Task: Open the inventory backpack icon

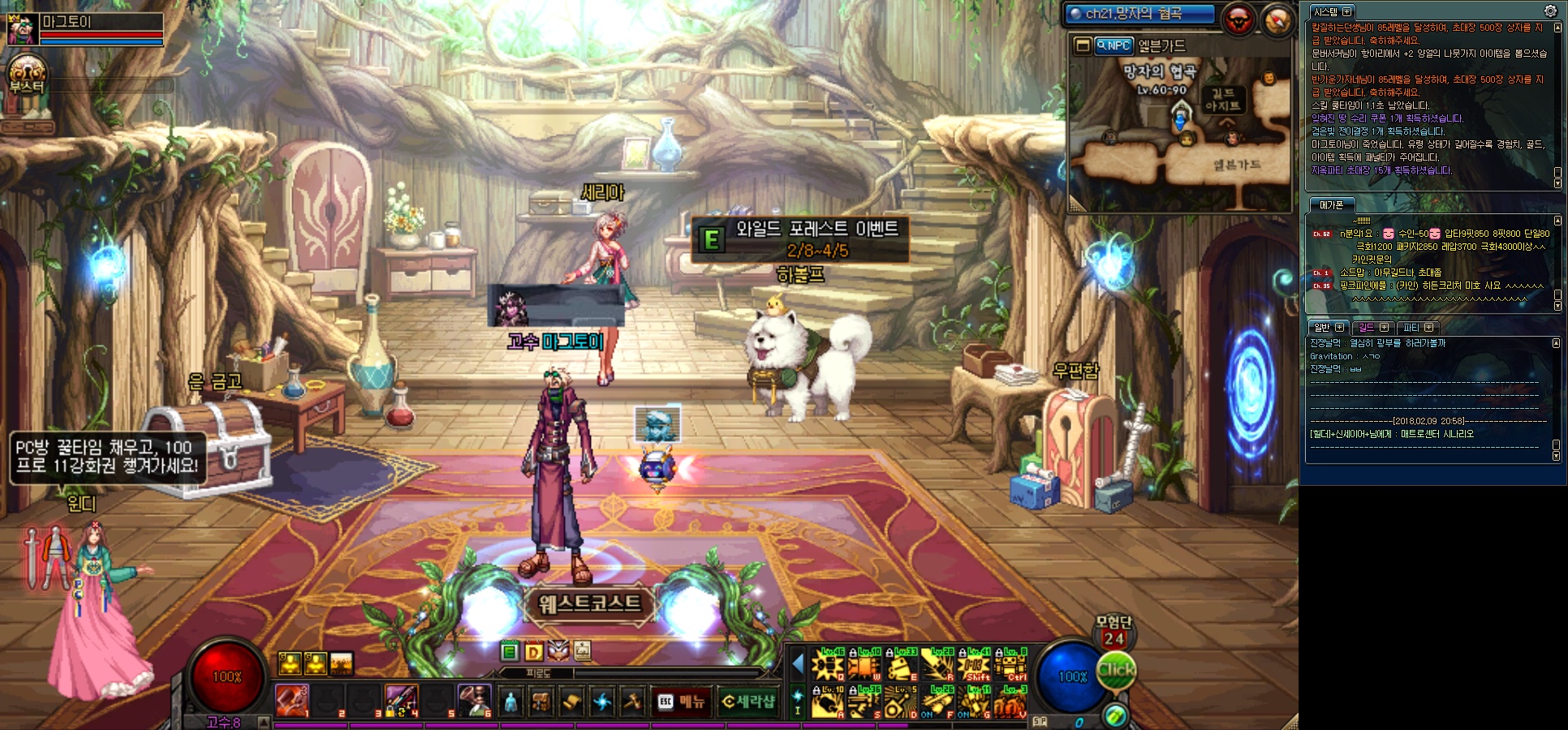Action: coord(541,702)
